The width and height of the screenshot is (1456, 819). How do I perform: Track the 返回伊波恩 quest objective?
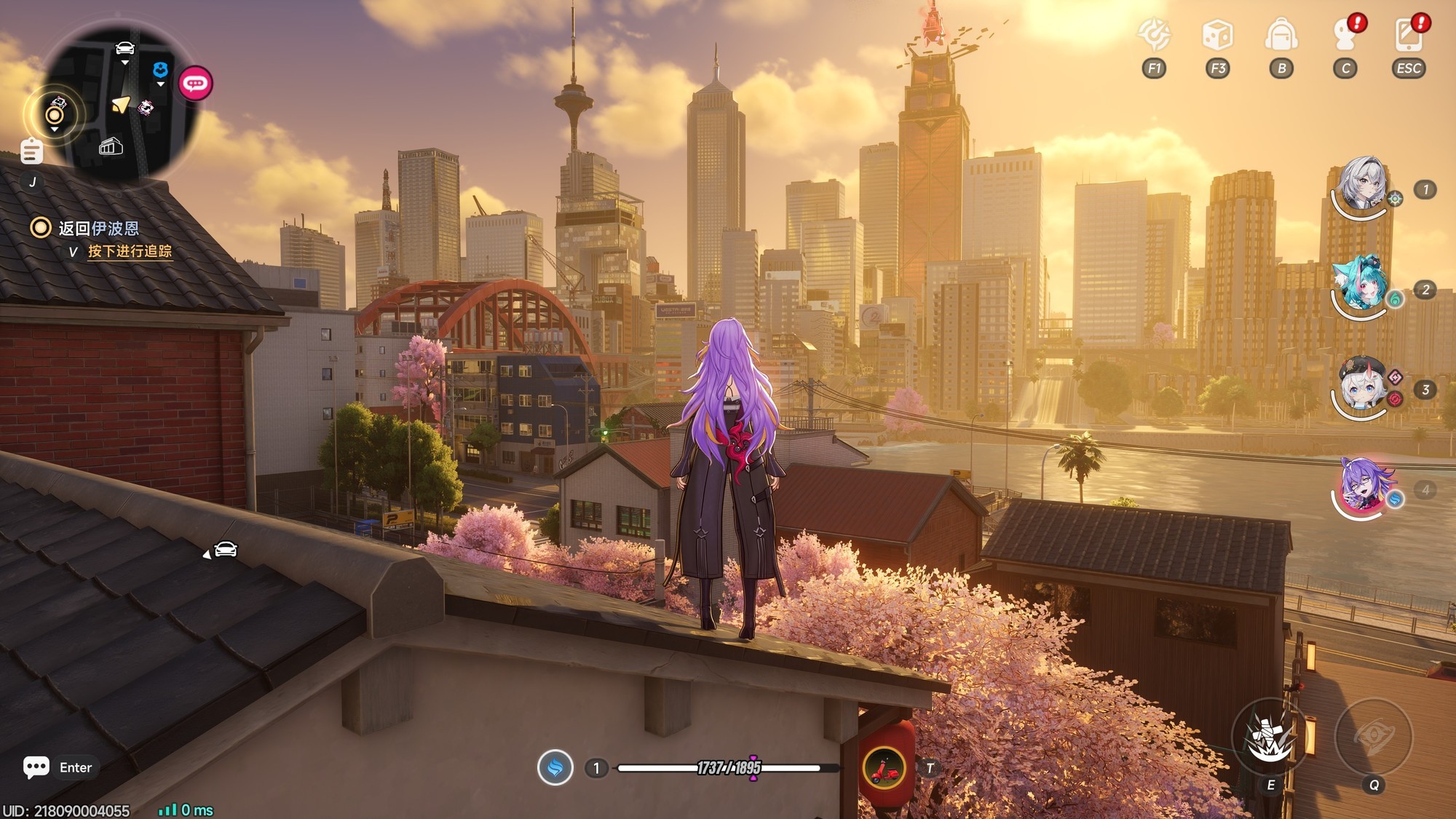(98, 229)
